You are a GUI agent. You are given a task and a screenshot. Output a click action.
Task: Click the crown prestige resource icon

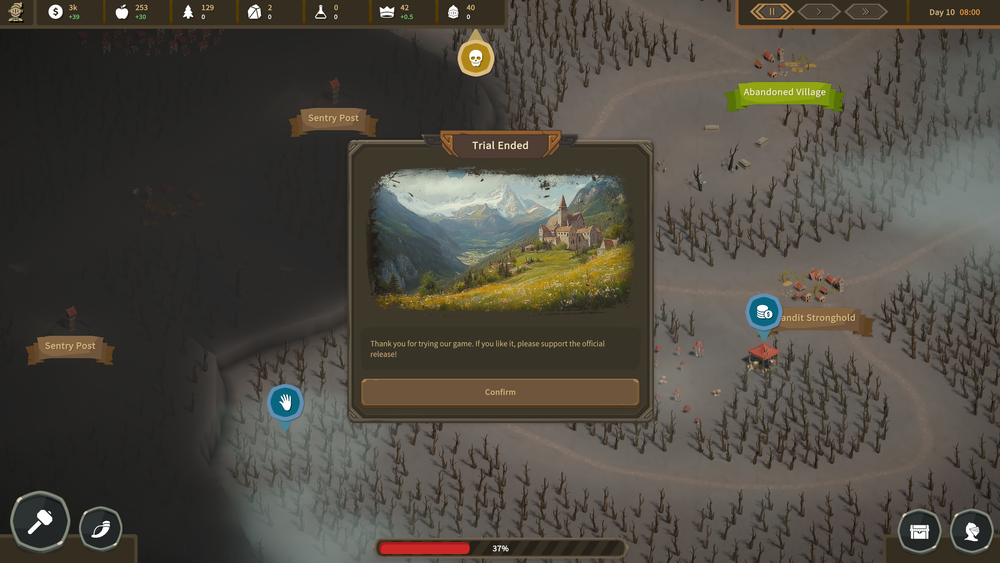tap(387, 12)
